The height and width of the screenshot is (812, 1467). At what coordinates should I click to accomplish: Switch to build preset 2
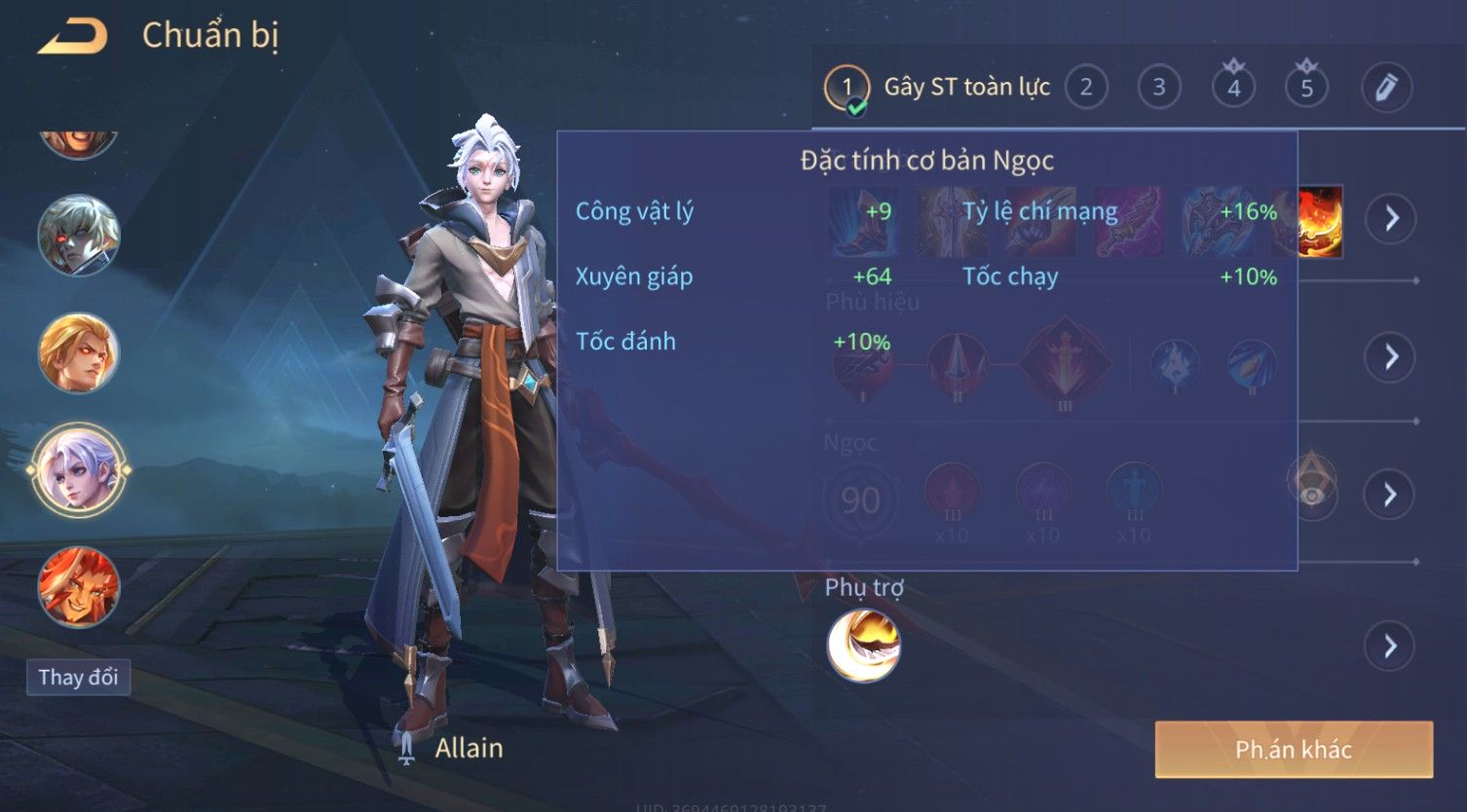(x=1086, y=88)
